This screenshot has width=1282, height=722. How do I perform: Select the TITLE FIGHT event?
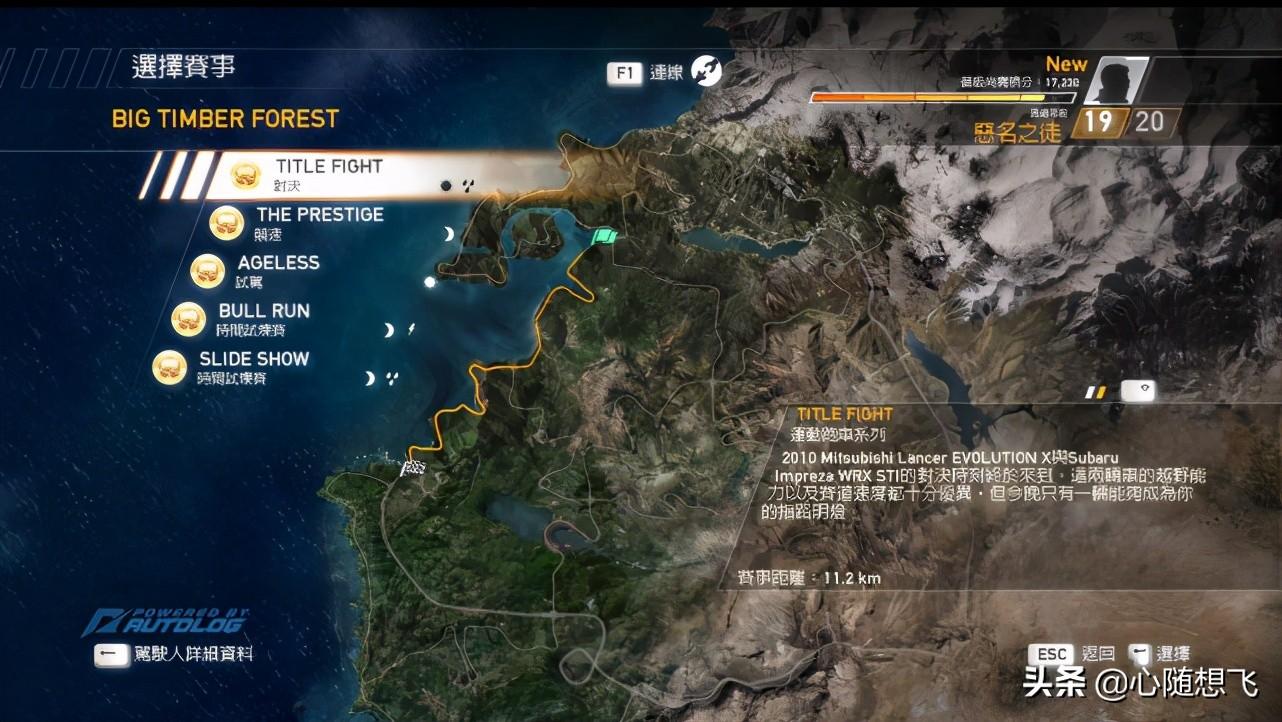pos(328,174)
